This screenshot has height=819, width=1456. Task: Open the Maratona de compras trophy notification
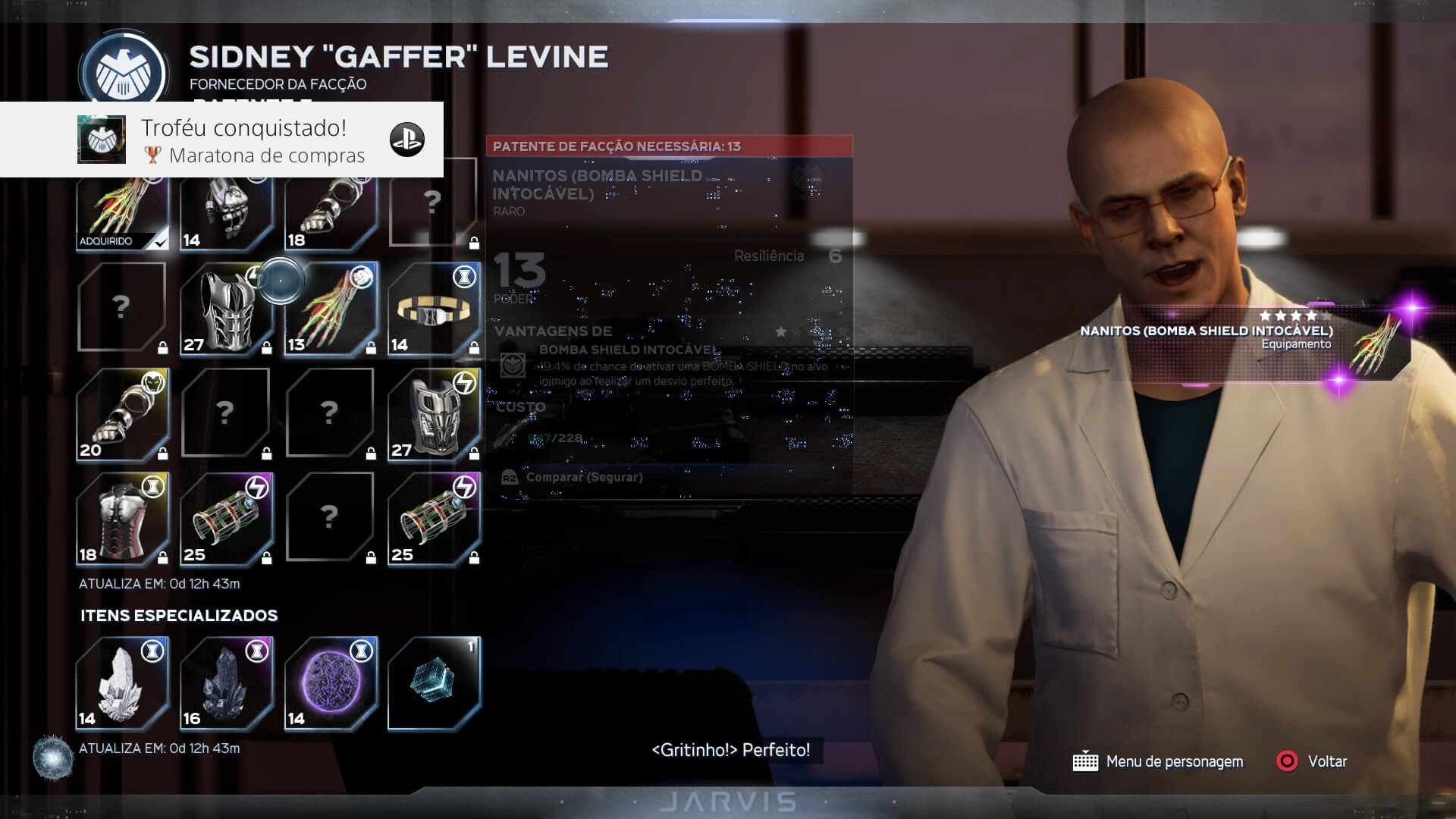click(221, 140)
